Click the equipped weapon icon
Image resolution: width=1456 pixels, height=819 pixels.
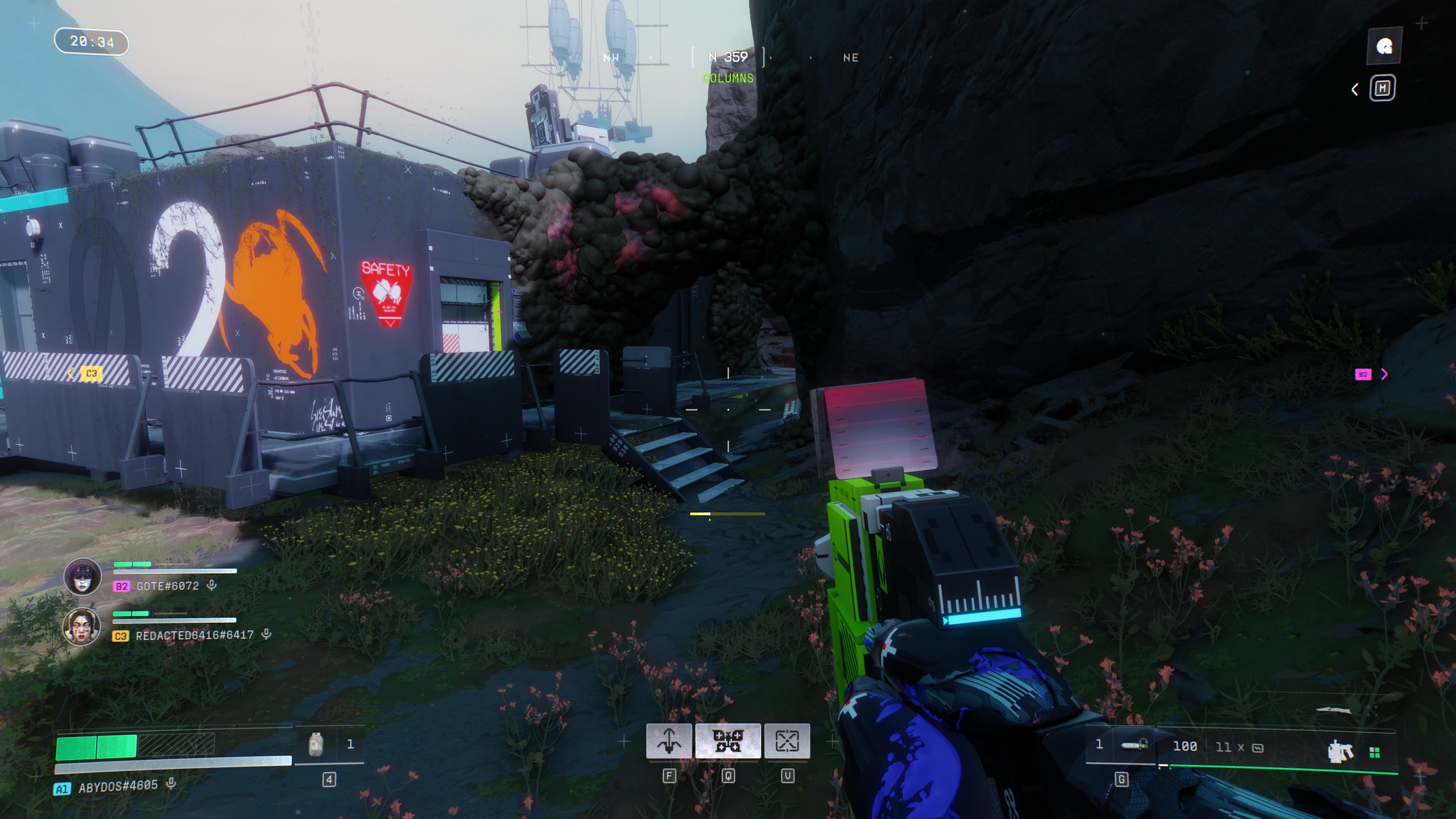coord(1339,751)
